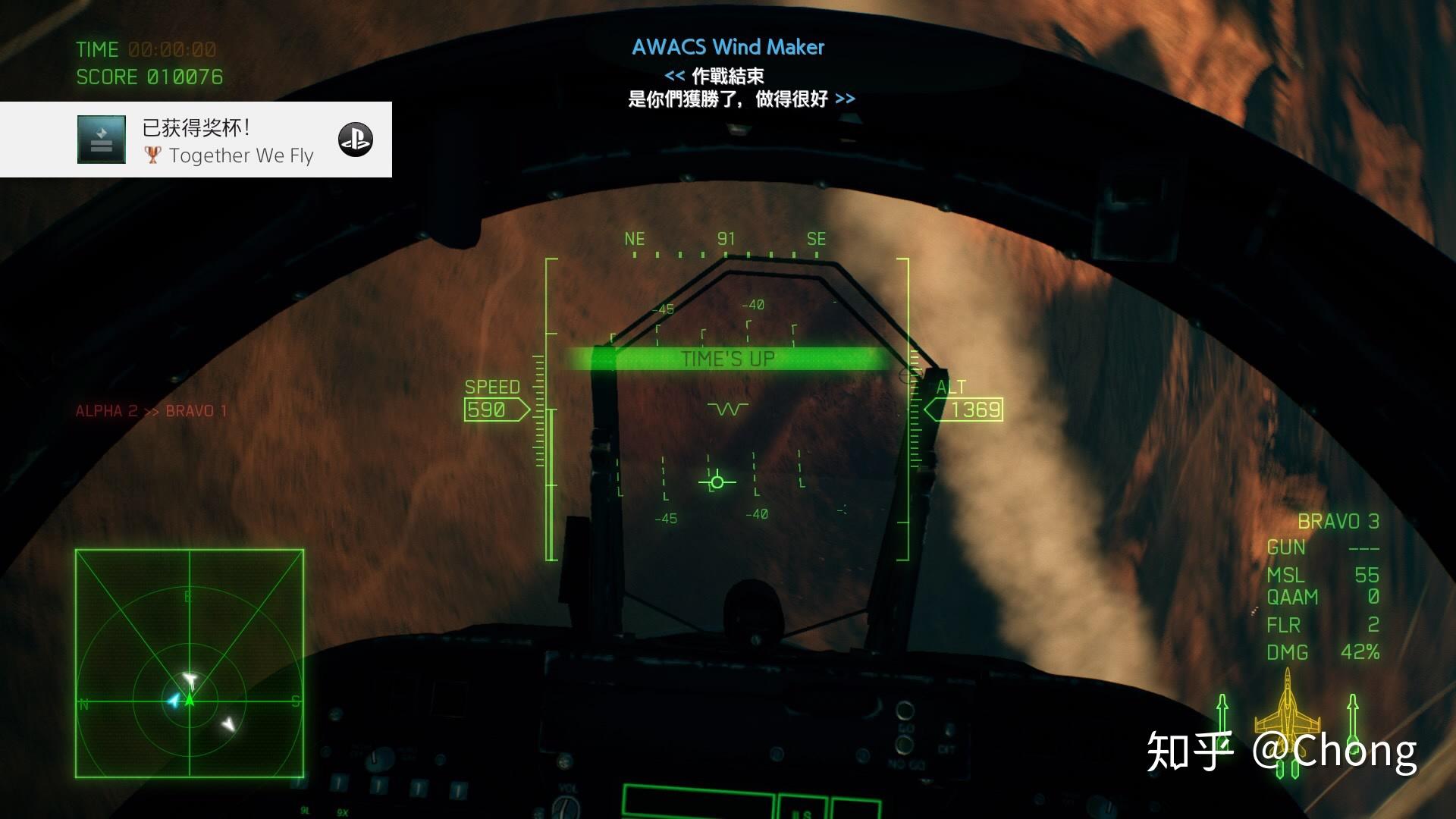
Task: Click the PlayStation logo on the trophy popup
Action: pyautogui.click(x=355, y=140)
